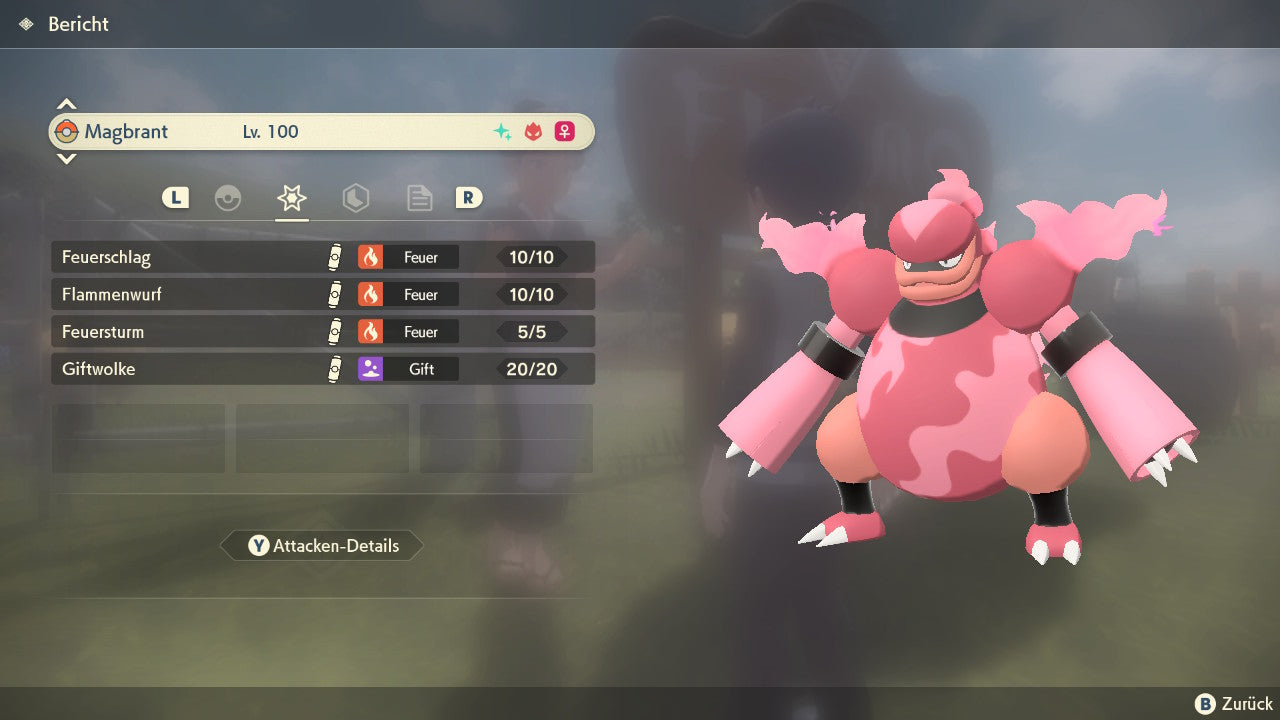Open Attacken-Details
This screenshot has width=1280, height=720.
322,546
